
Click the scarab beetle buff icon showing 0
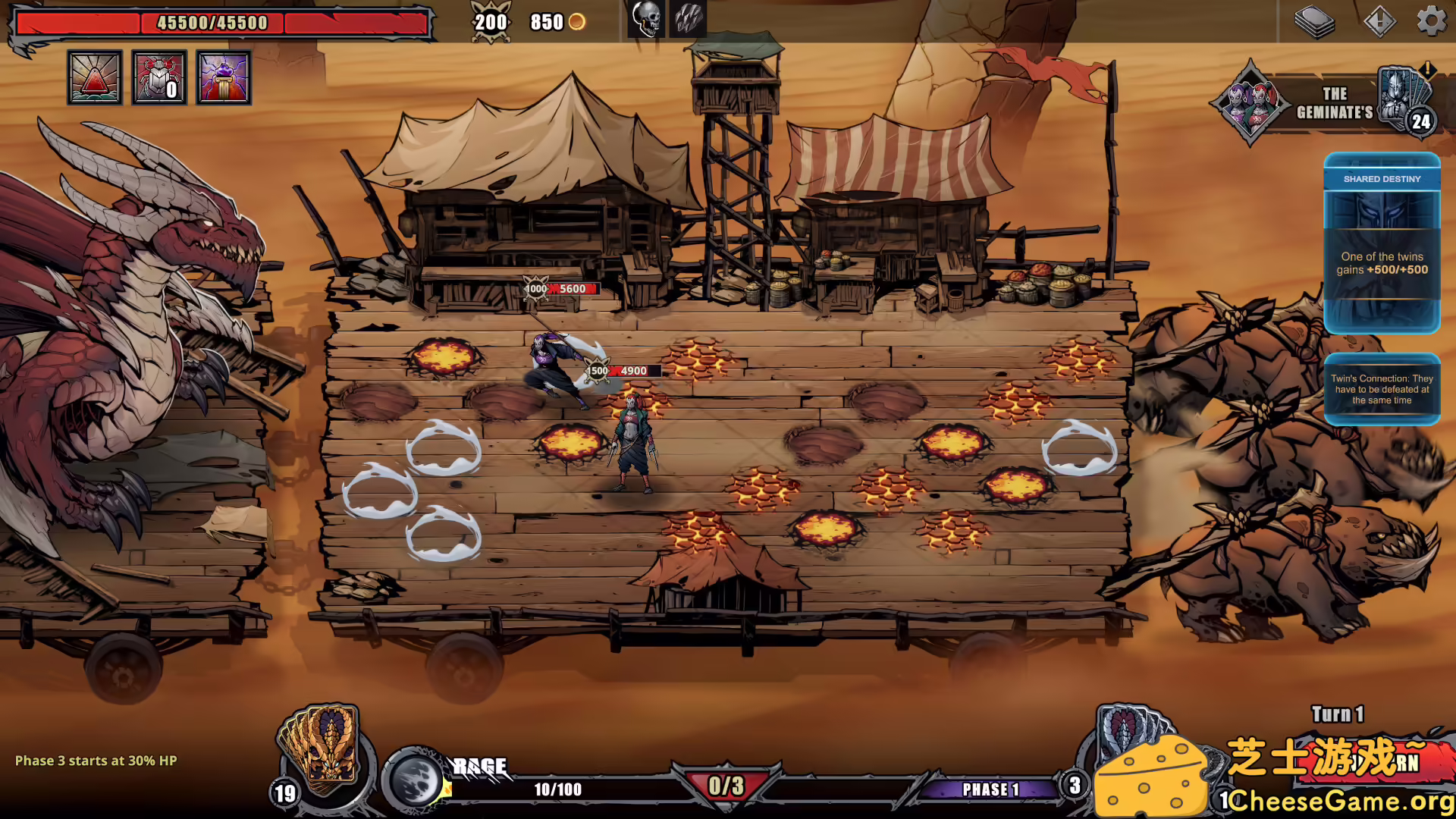pos(158,78)
